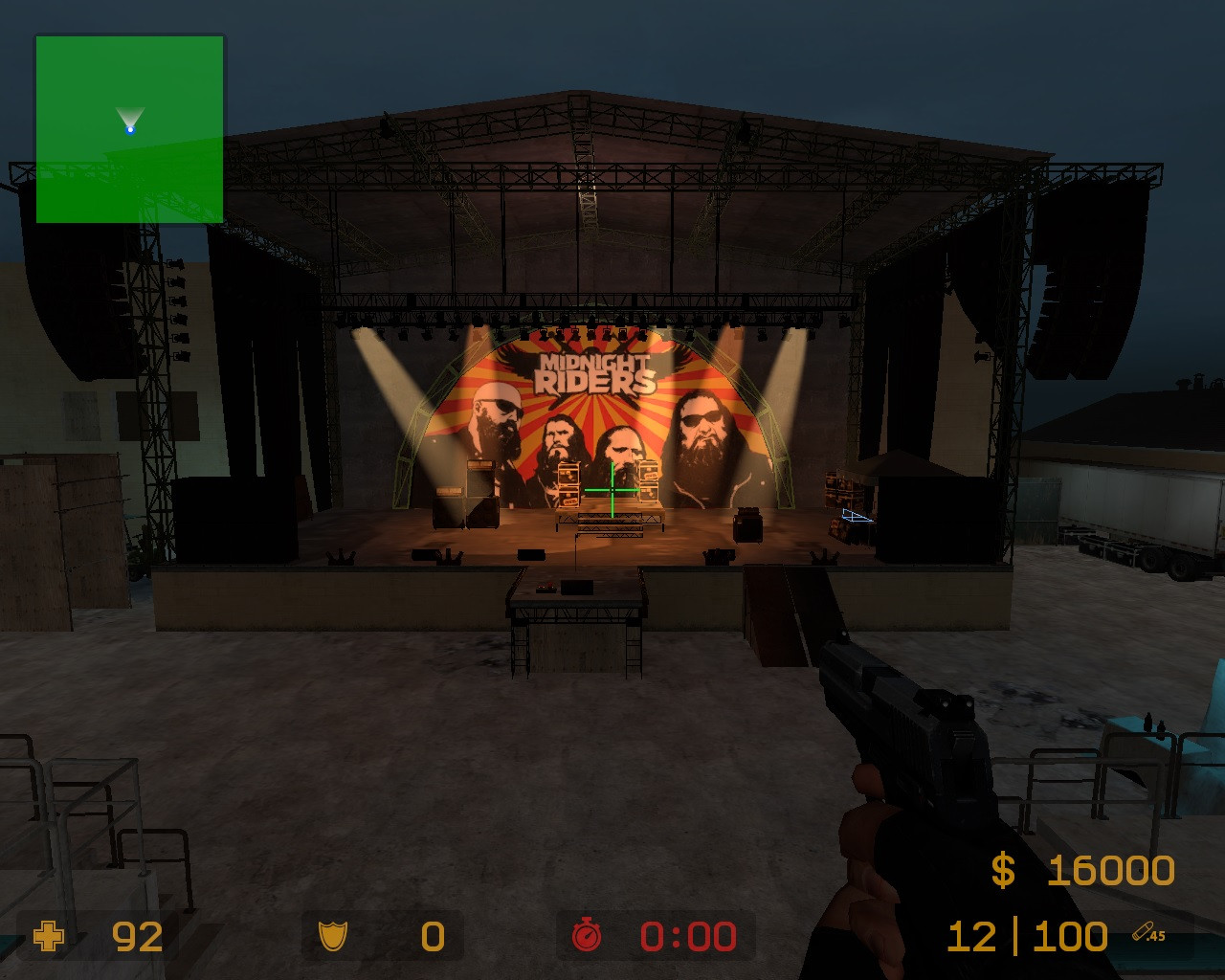
Task: Click the dollar sign next to 16000
Action: (1001, 869)
